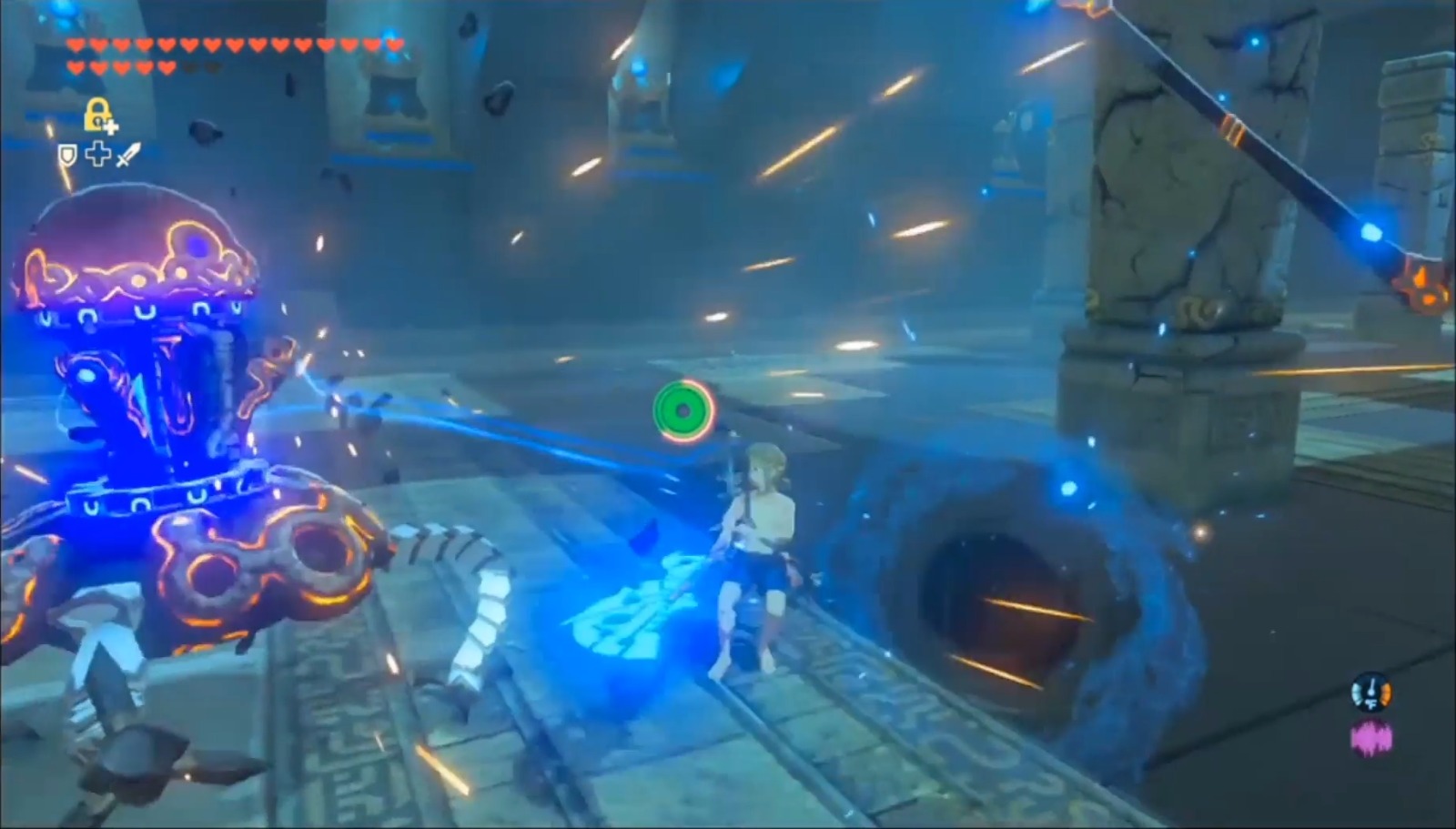Click the orange hot-side segment of the temperature gauge
1456x829 pixels.
pos(1386,693)
